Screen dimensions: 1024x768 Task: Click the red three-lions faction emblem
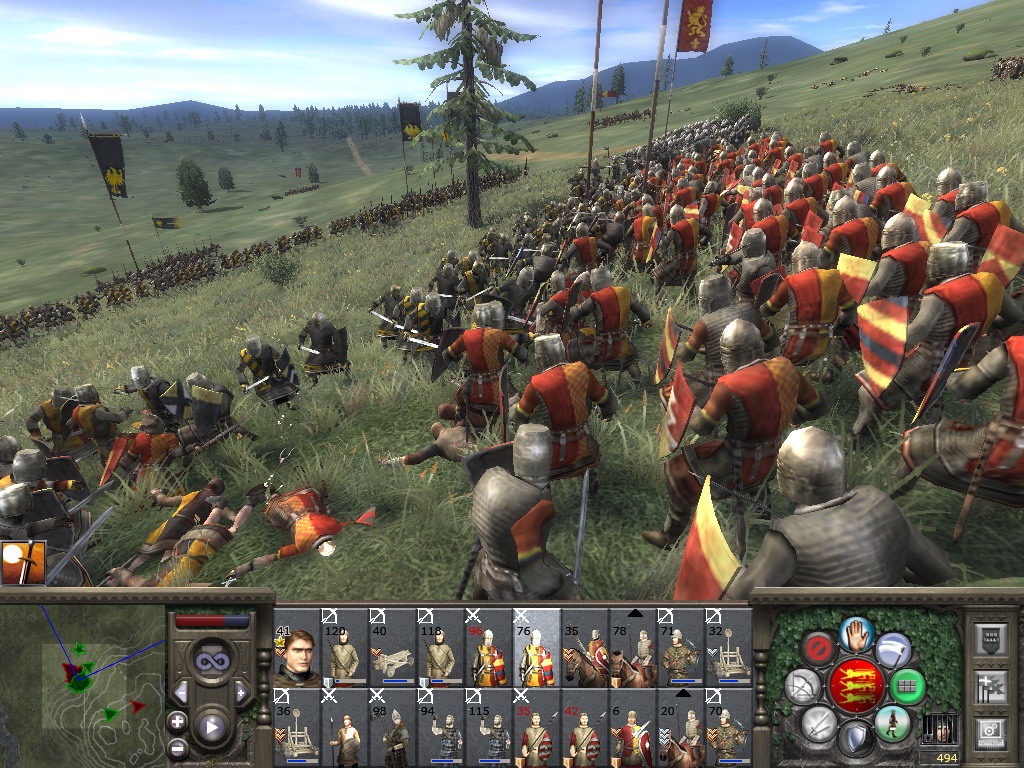tap(855, 686)
